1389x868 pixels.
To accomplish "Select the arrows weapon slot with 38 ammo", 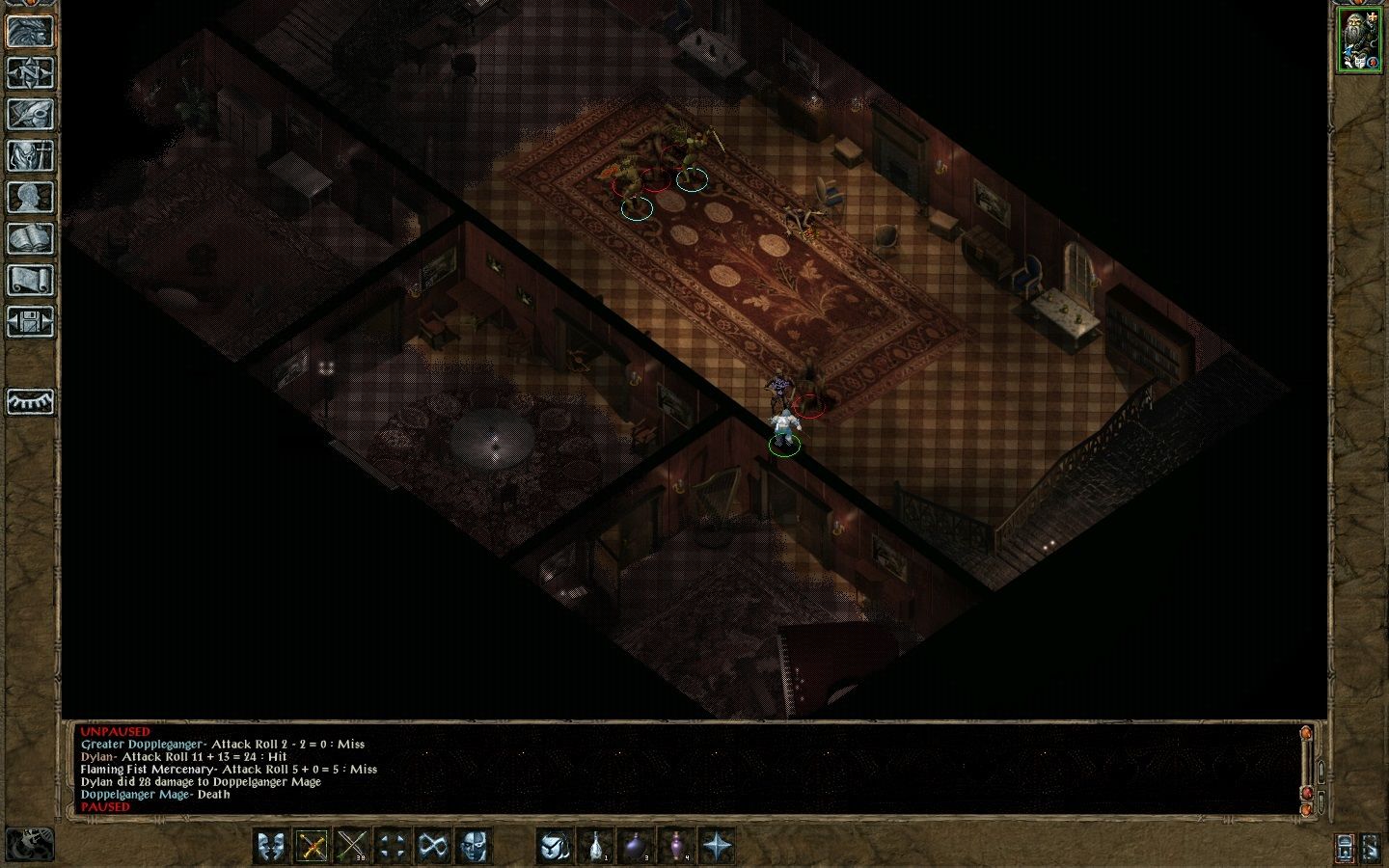I will tap(353, 846).
